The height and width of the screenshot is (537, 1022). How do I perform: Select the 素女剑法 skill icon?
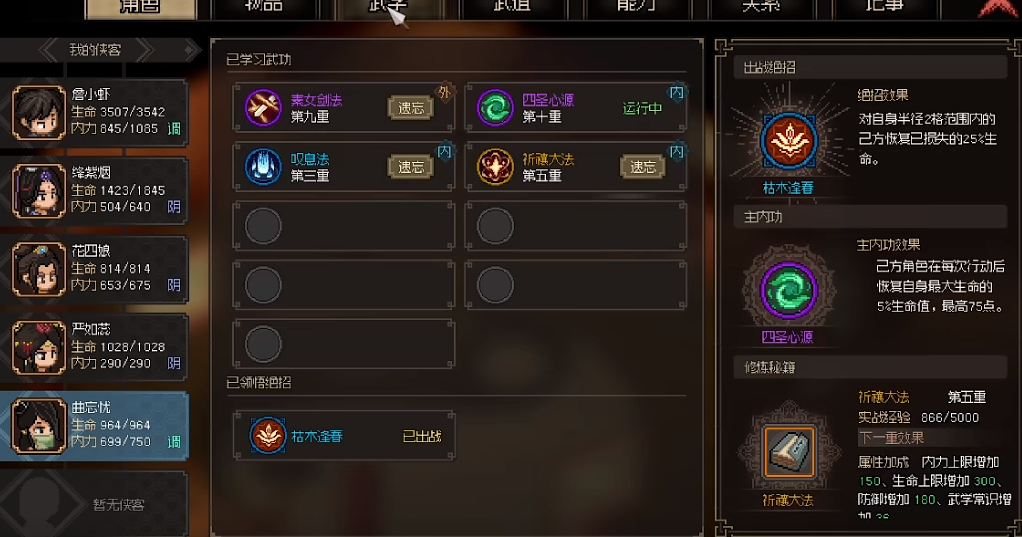(x=263, y=108)
